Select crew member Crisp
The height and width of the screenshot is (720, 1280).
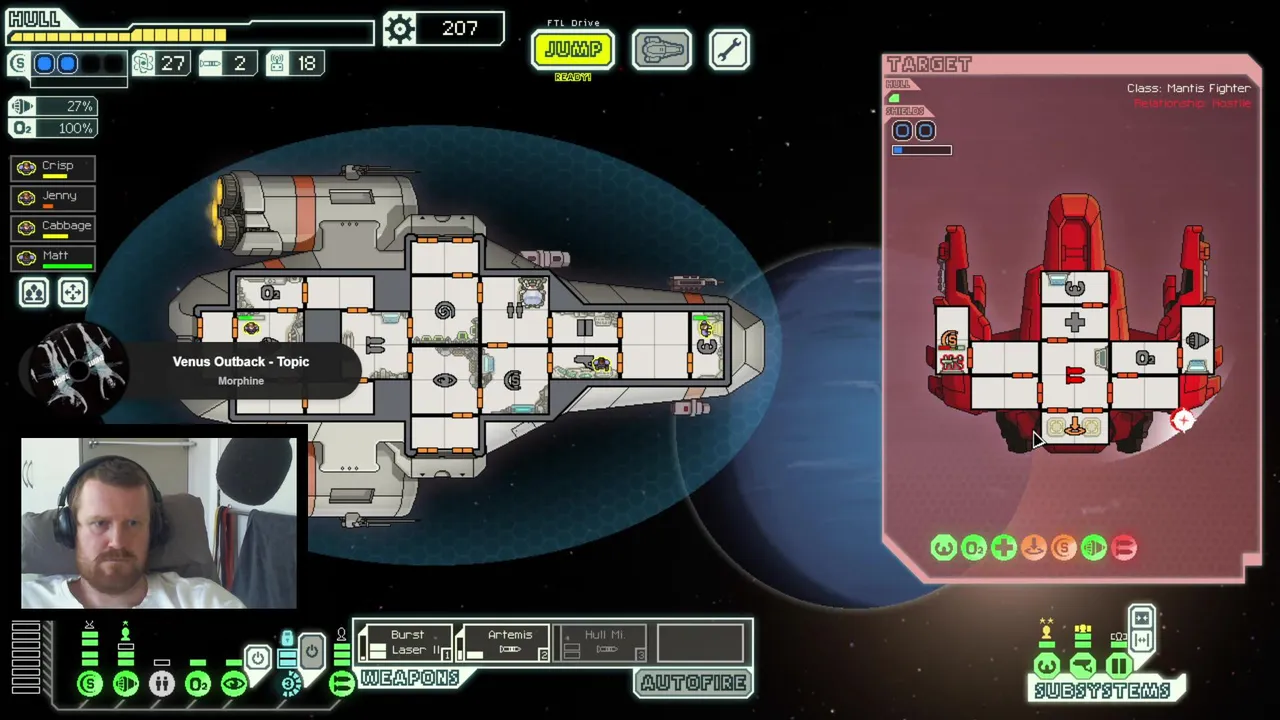click(x=53, y=167)
